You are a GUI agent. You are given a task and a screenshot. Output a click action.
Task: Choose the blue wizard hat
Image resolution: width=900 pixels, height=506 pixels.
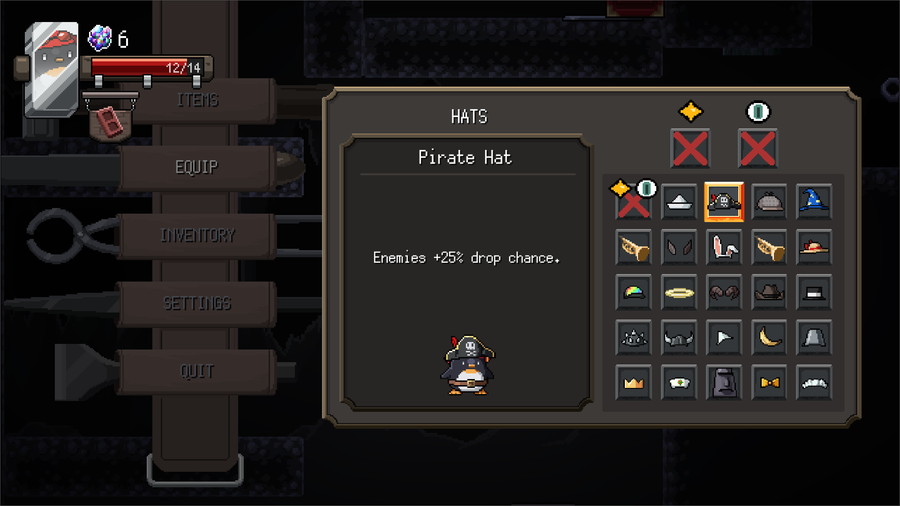(x=814, y=202)
